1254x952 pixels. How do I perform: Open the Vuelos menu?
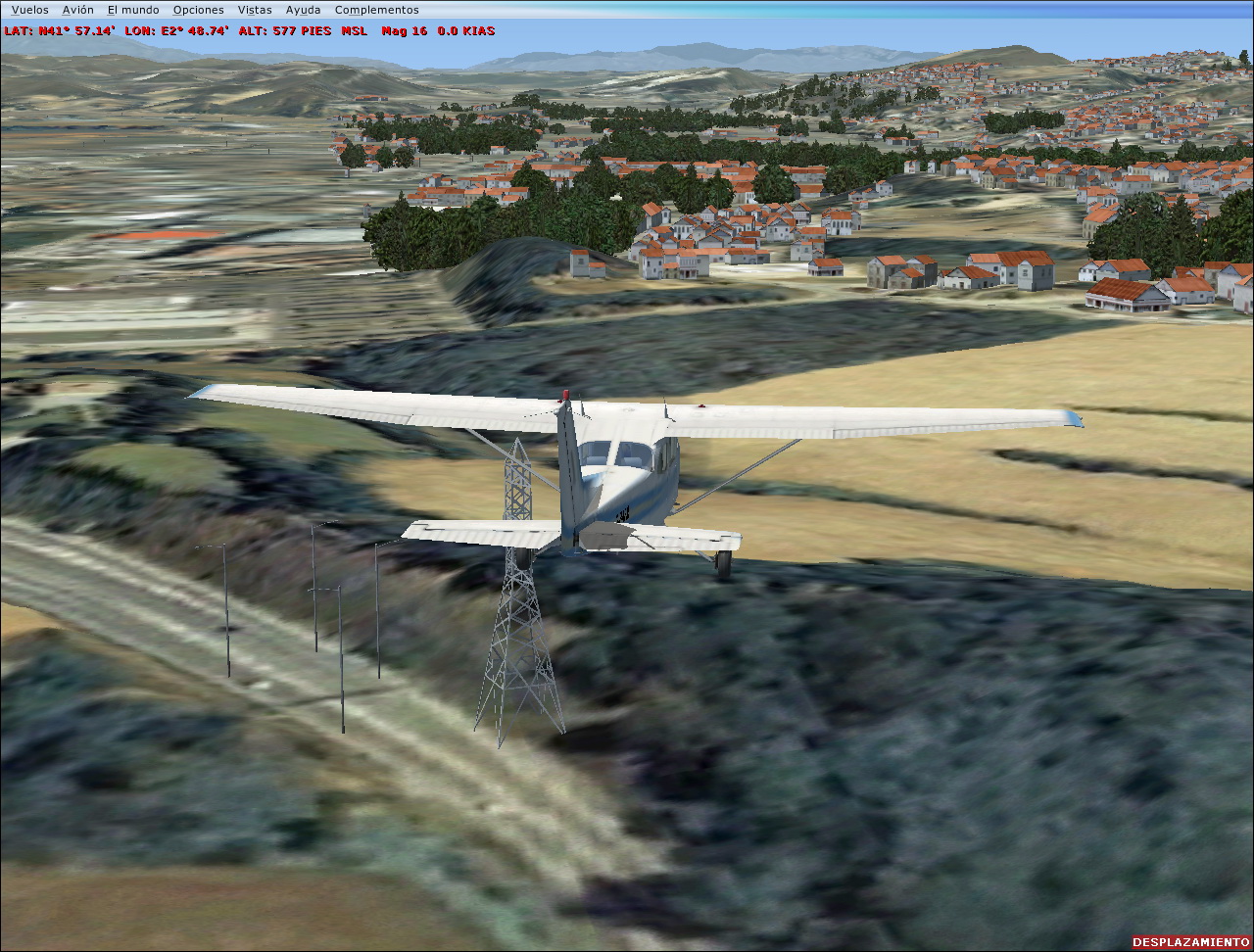click(29, 10)
